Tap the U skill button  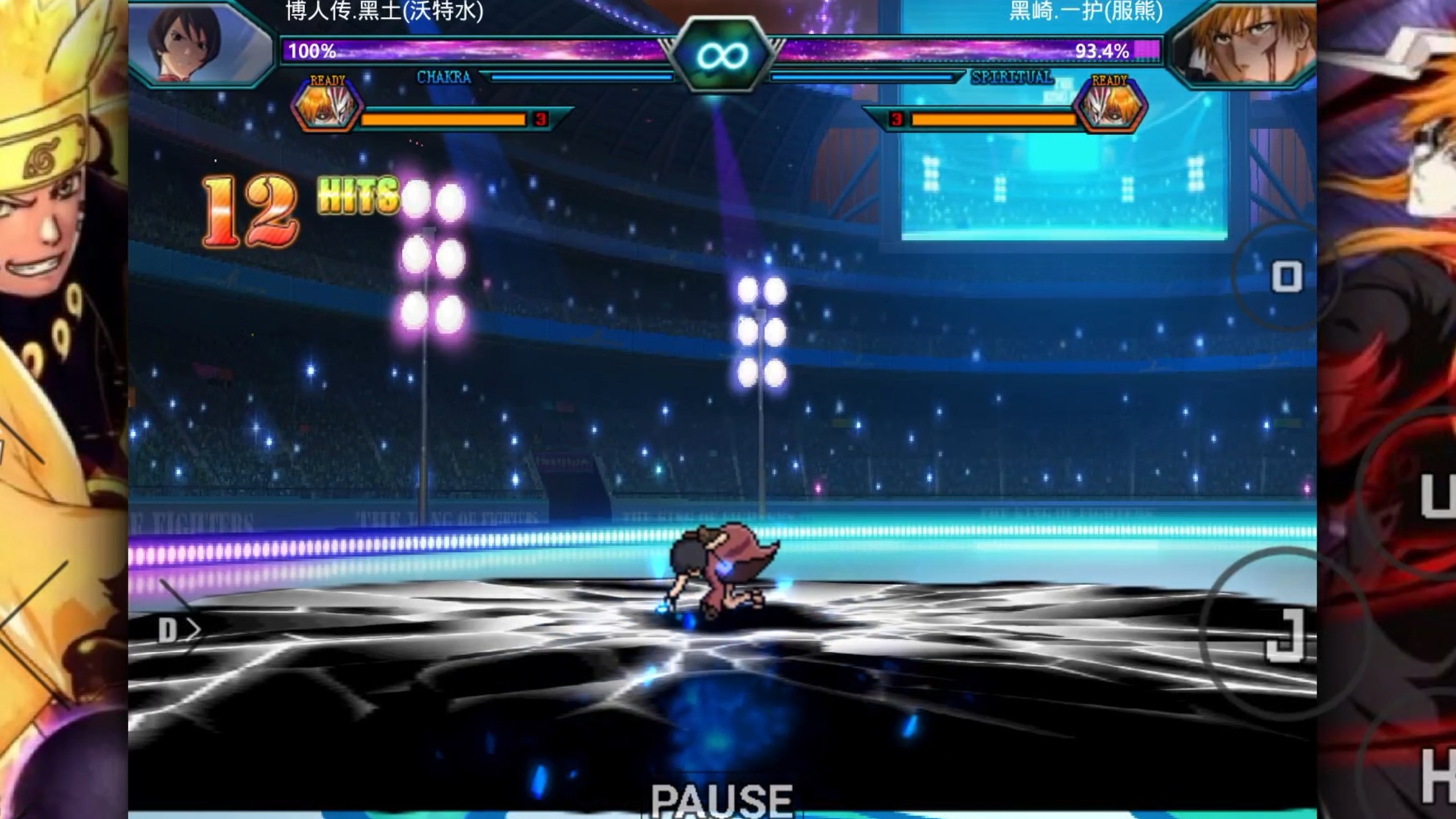(1436, 495)
